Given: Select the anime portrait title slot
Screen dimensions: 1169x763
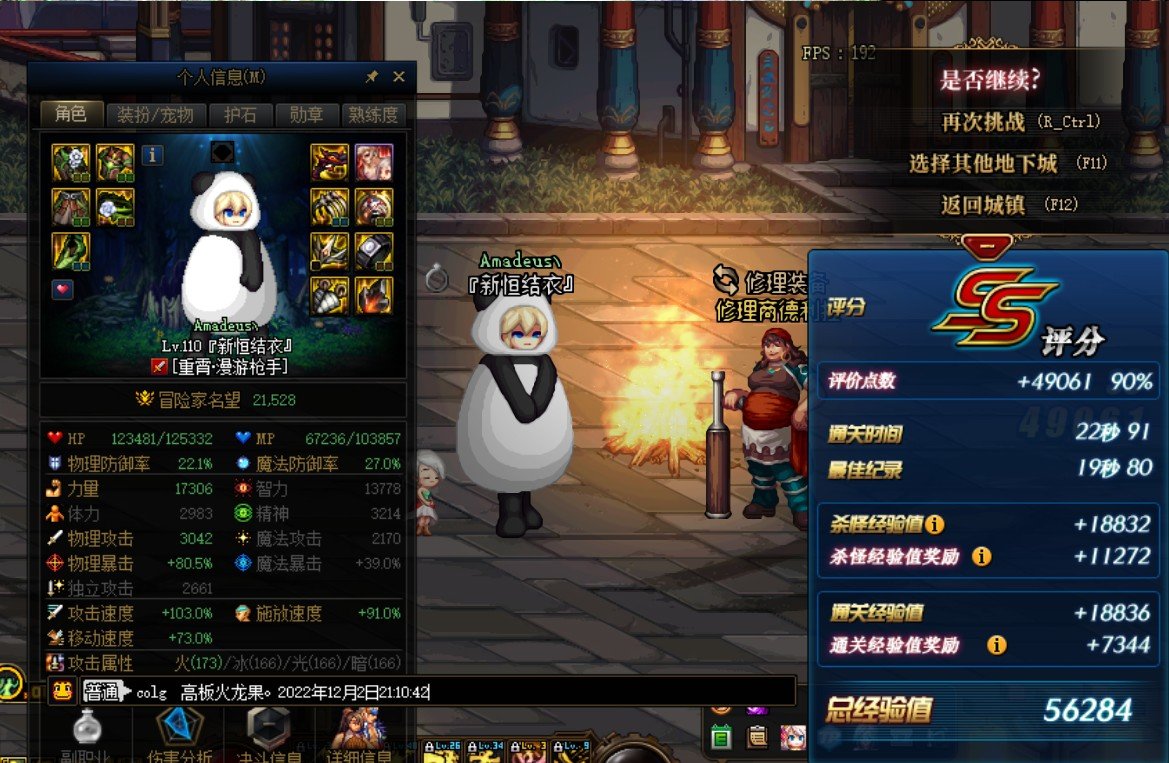Looking at the screenshot, I should click(x=373, y=162).
